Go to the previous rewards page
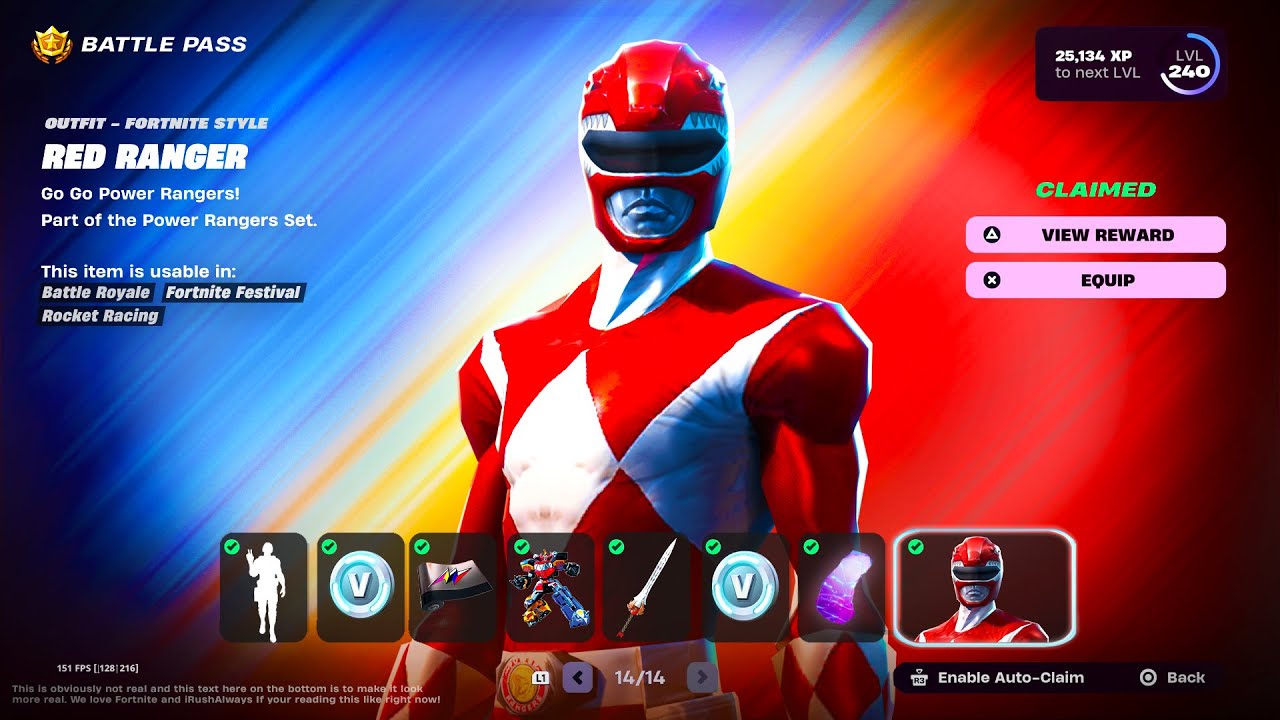The image size is (1280, 720). click(x=577, y=678)
